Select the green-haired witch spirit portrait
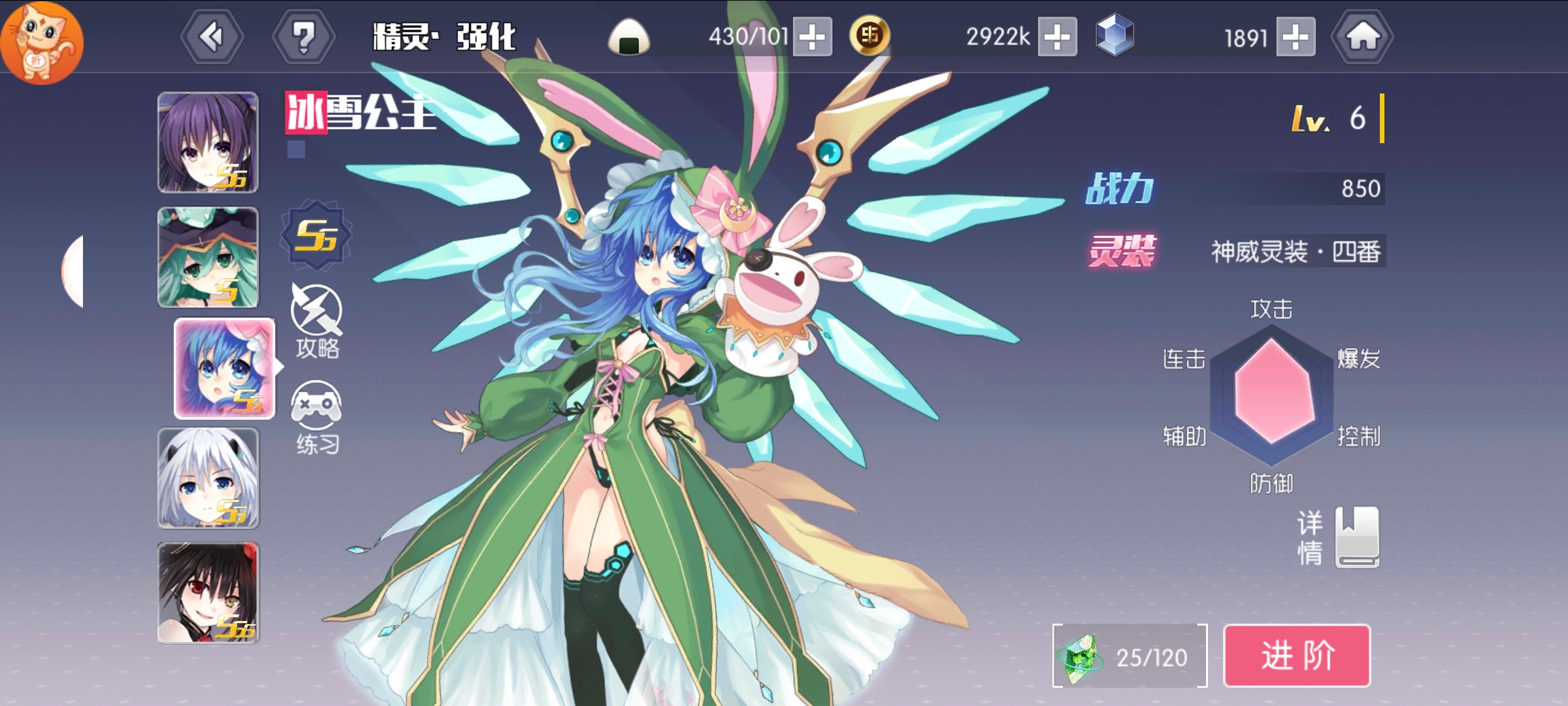Viewport: 1568px width, 706px height. click(x=208, y=257)
